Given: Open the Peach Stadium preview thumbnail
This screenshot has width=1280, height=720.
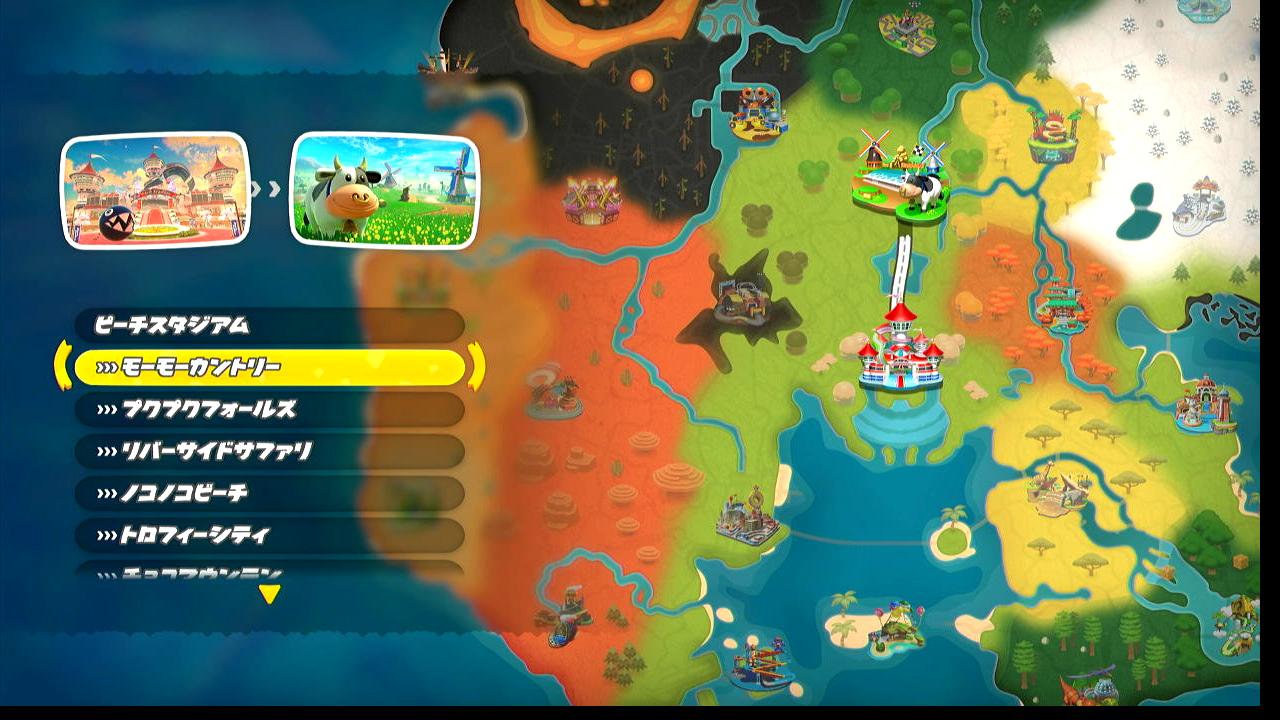Looking at the screenshot, I should (x=155, y=190).
